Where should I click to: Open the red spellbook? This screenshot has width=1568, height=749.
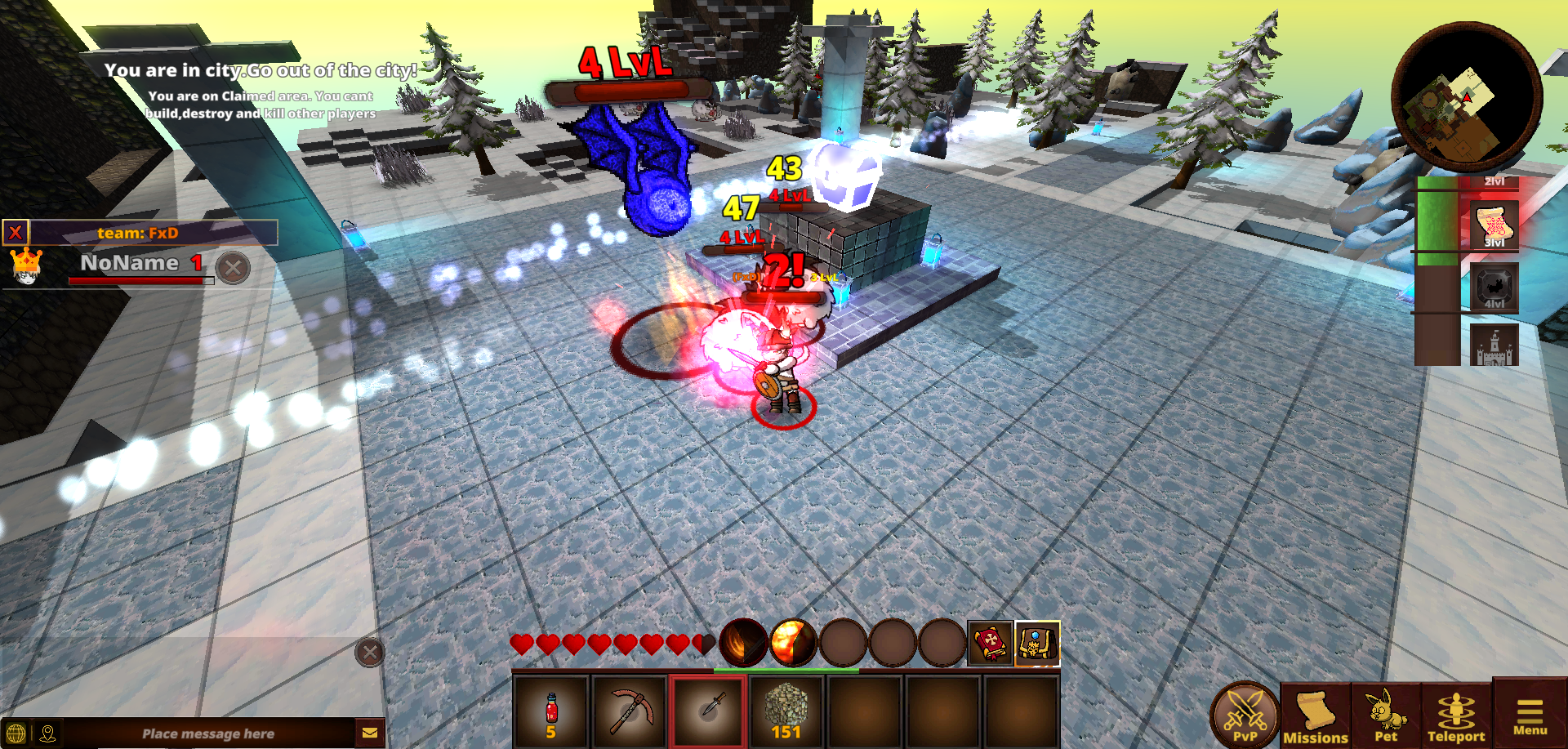click(990, 644)
